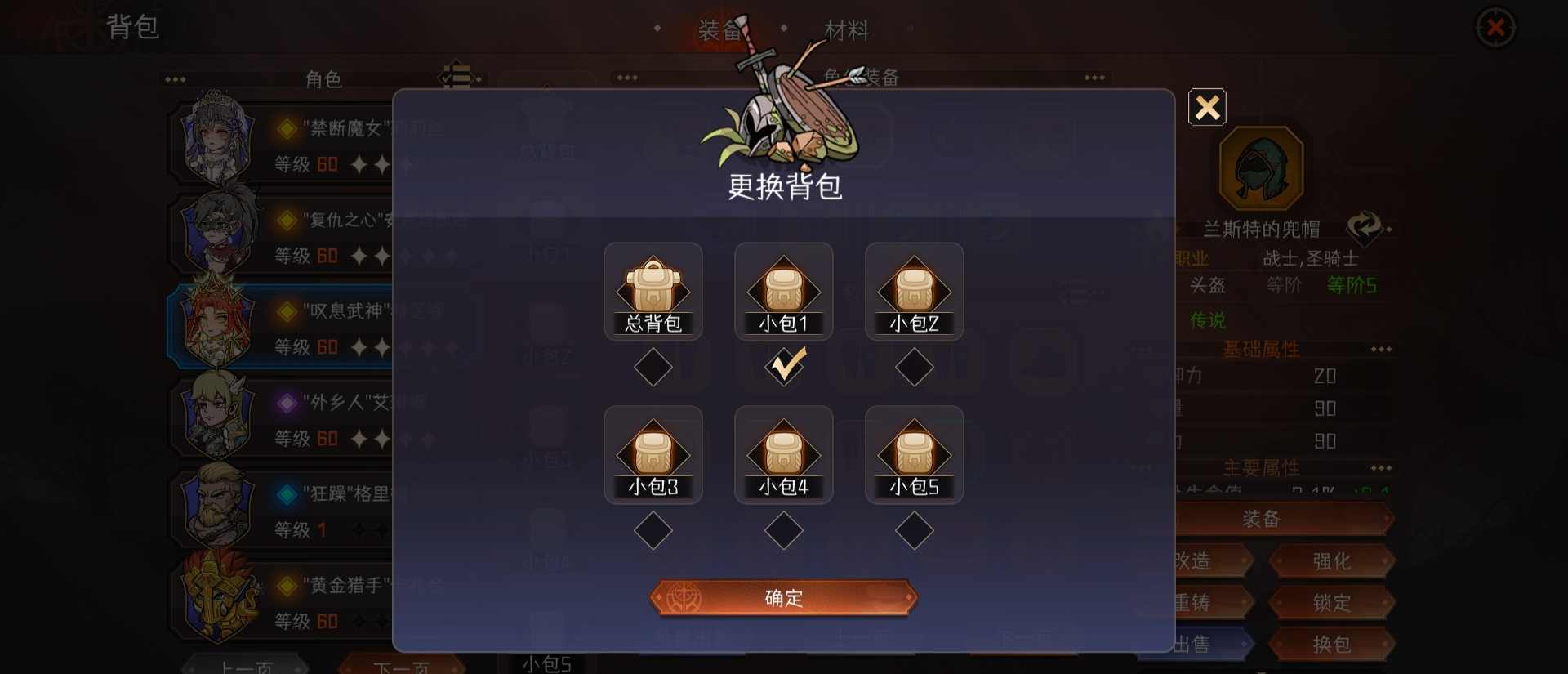Check the diamond checkbox under 小包2

[x=915, y=367]
